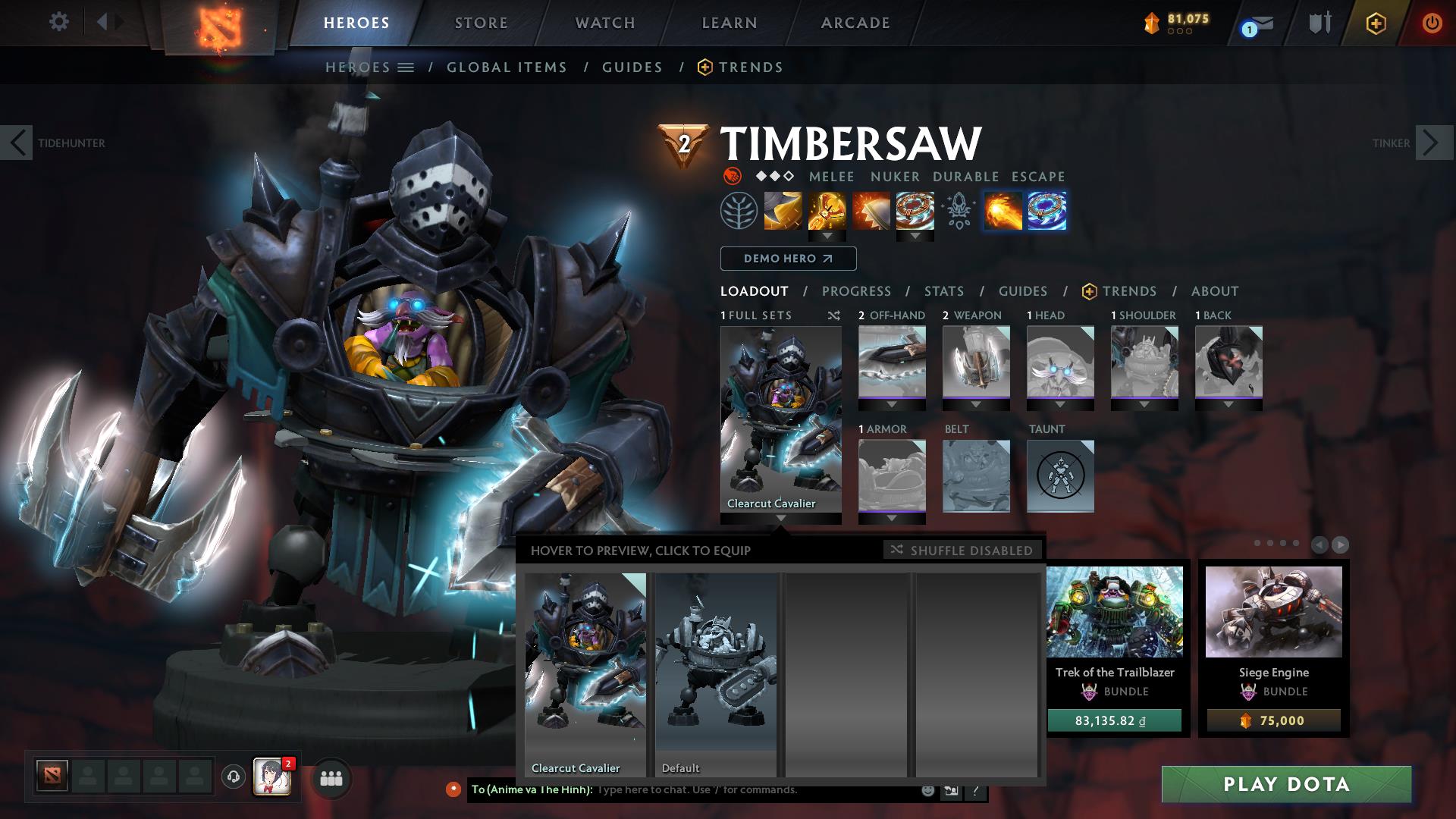The width and height of the screenshot is (1456, 819).
Task: Click the DEMO HERO button
Action: (x=787, y=259)
